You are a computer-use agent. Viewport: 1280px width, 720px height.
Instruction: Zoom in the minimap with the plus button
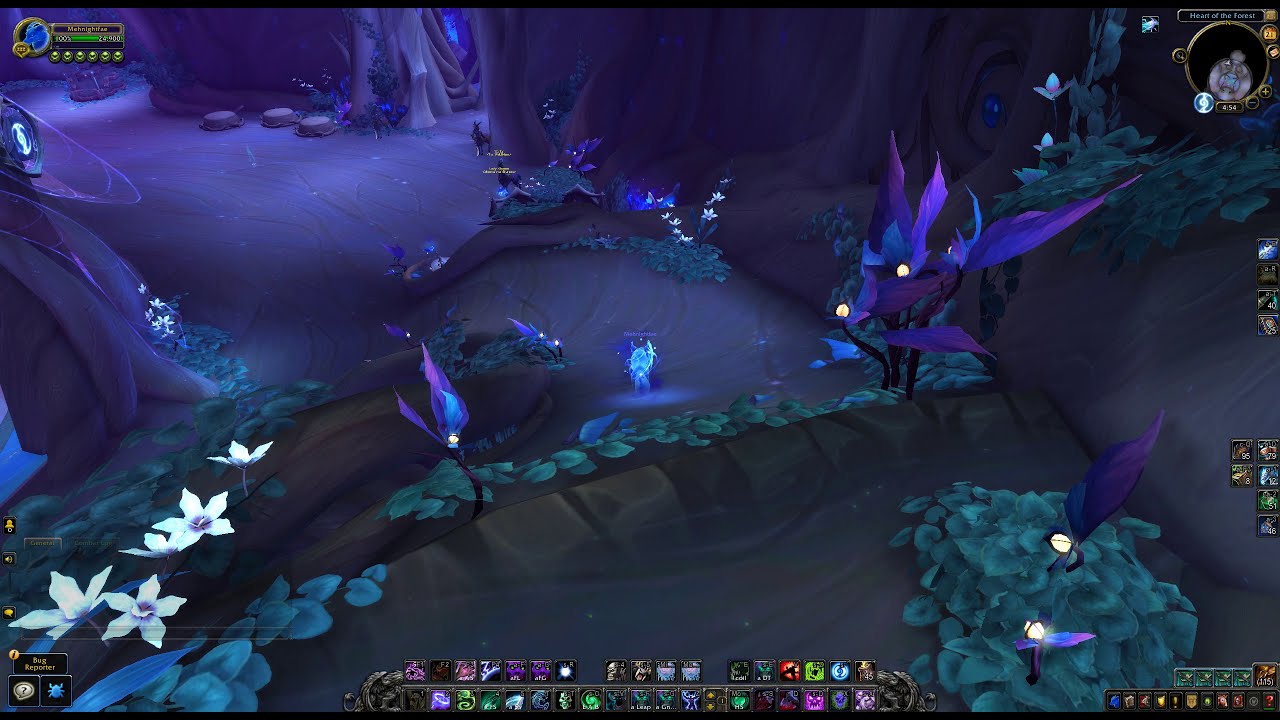[1265, 91]
